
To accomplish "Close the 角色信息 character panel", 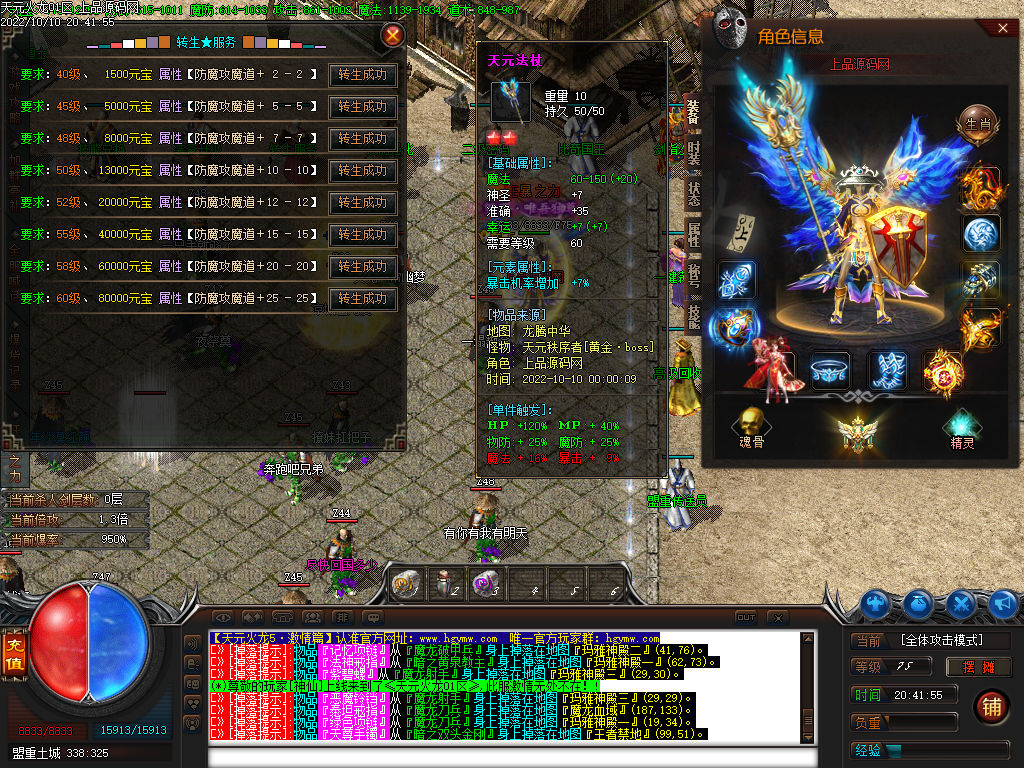I will 1003,29.
